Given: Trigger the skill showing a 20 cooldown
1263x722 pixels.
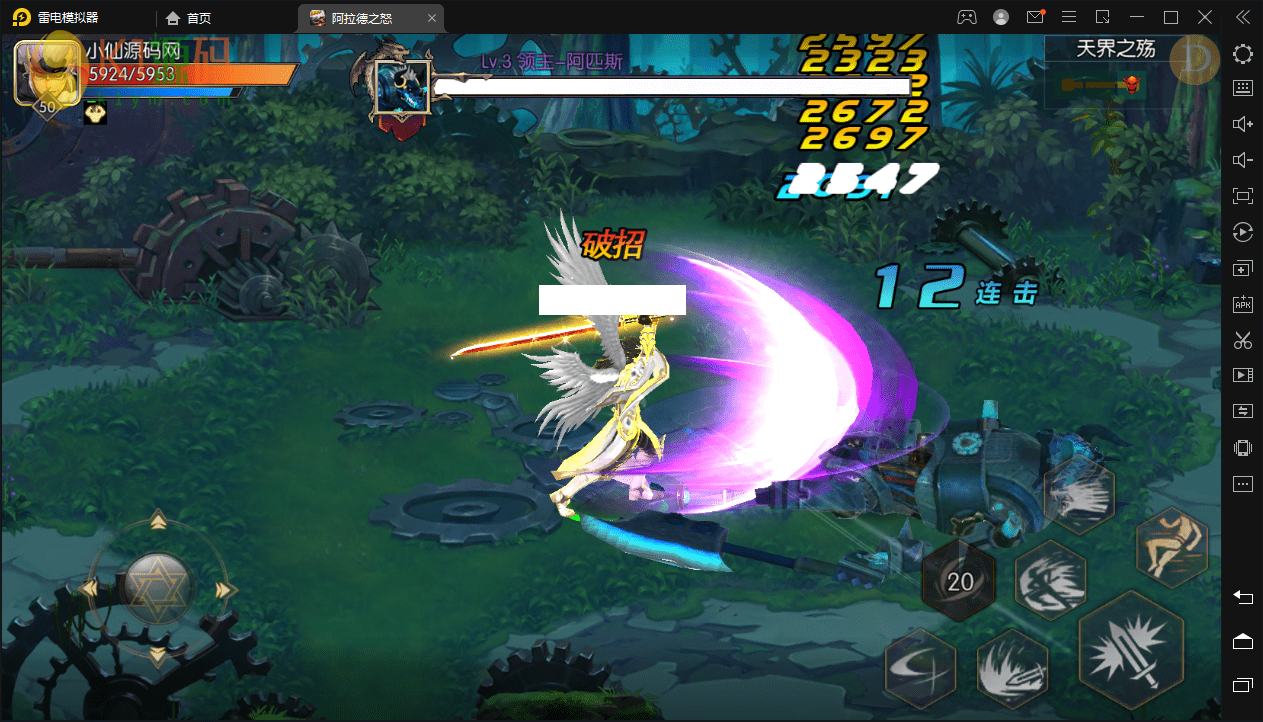Looking at the screenshot, I should tap(959, 582).
